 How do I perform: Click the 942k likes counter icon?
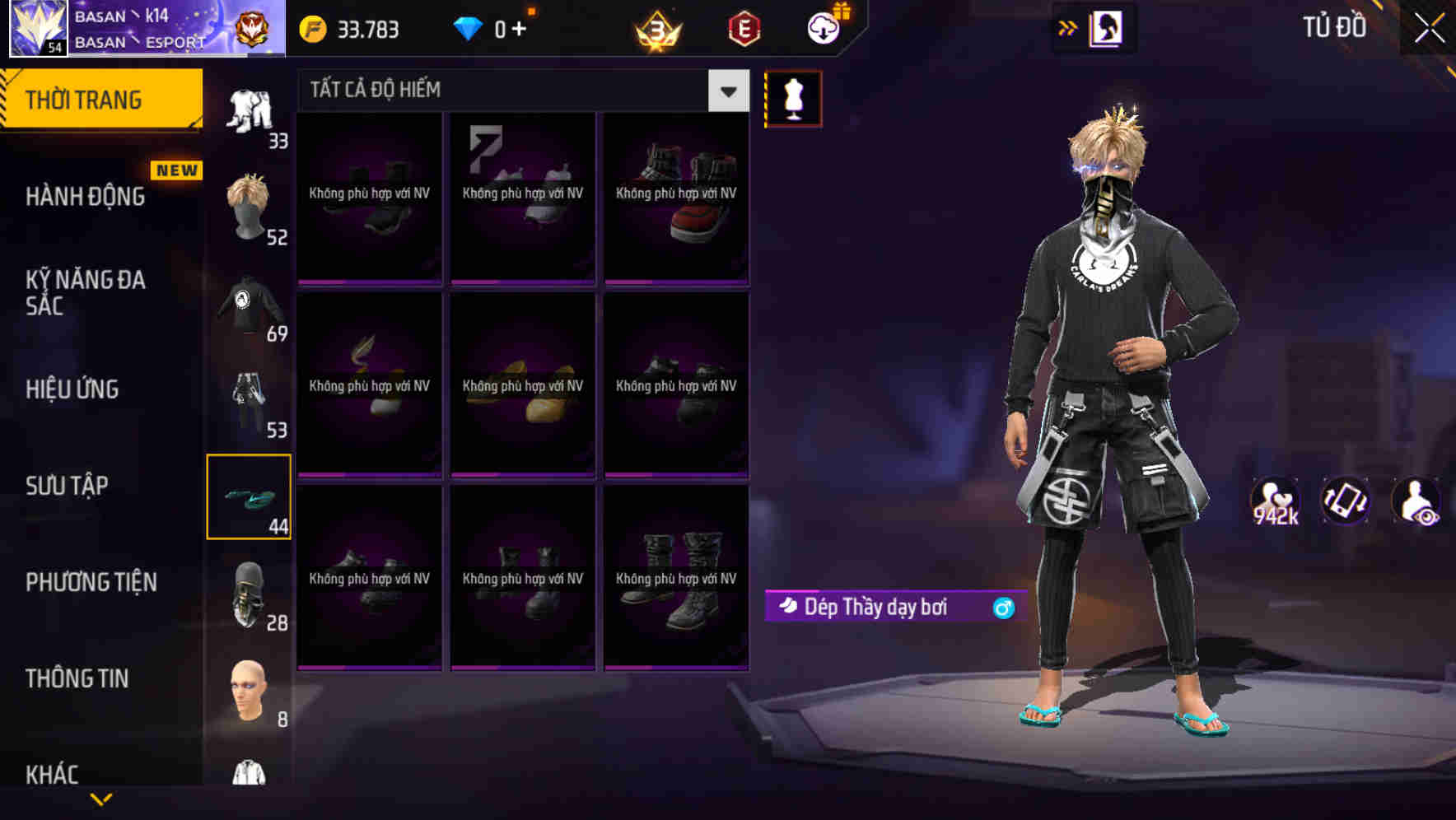[1276, 501]
